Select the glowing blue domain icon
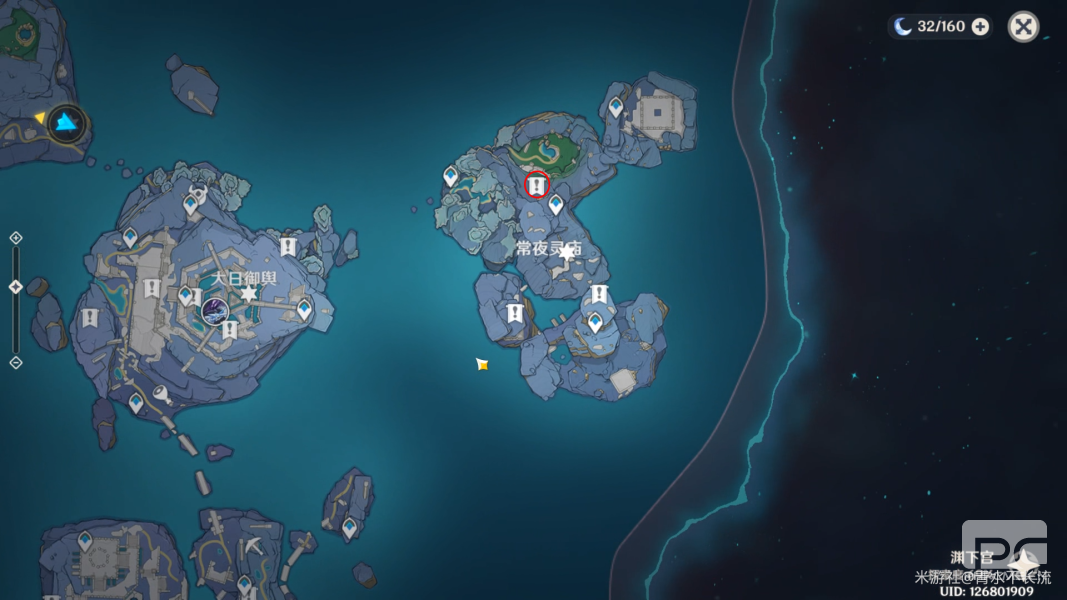The image size is (1067, 600). tap(67, 123)
